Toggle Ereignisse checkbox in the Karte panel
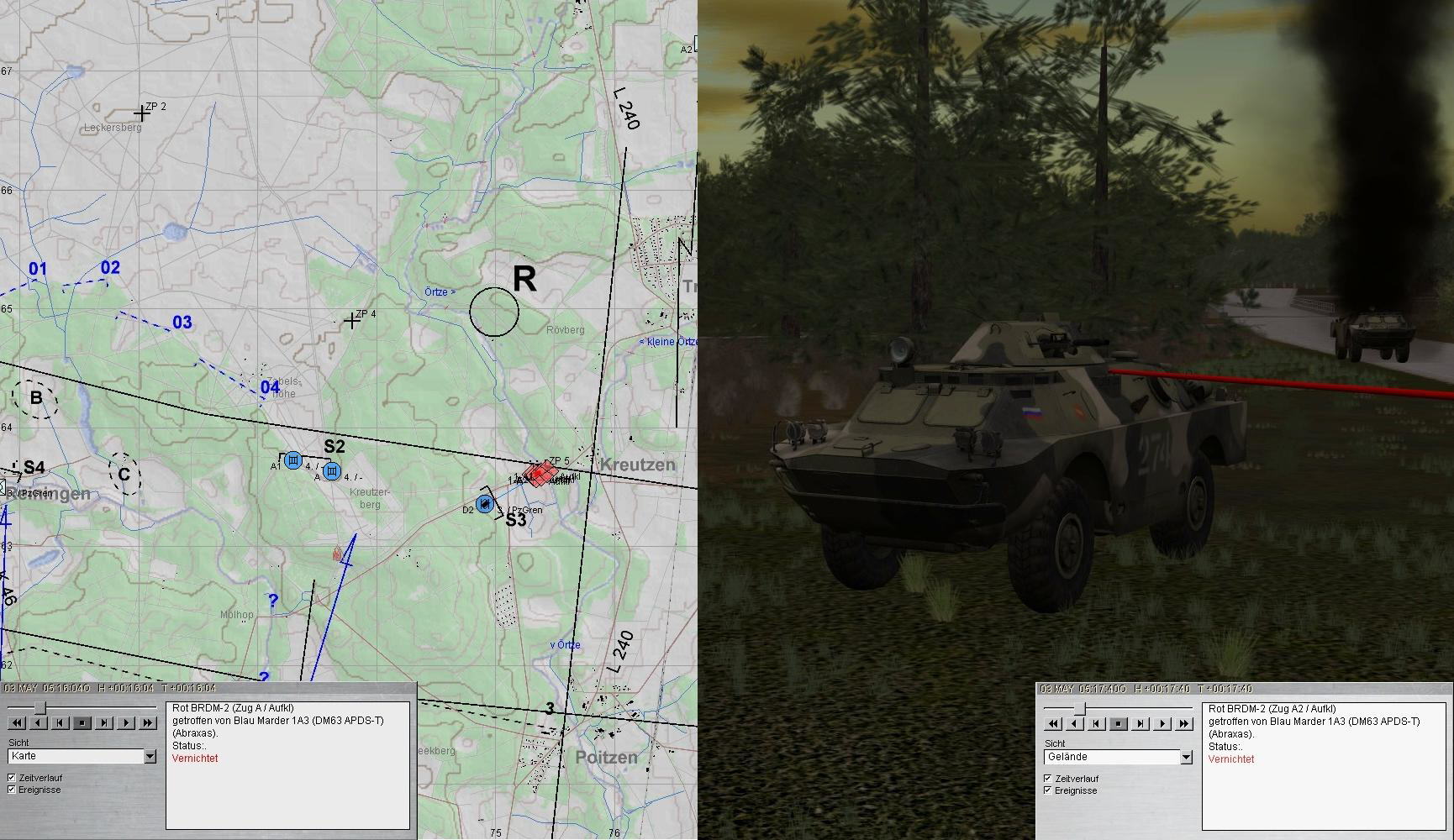 click(x=12, y=790)
